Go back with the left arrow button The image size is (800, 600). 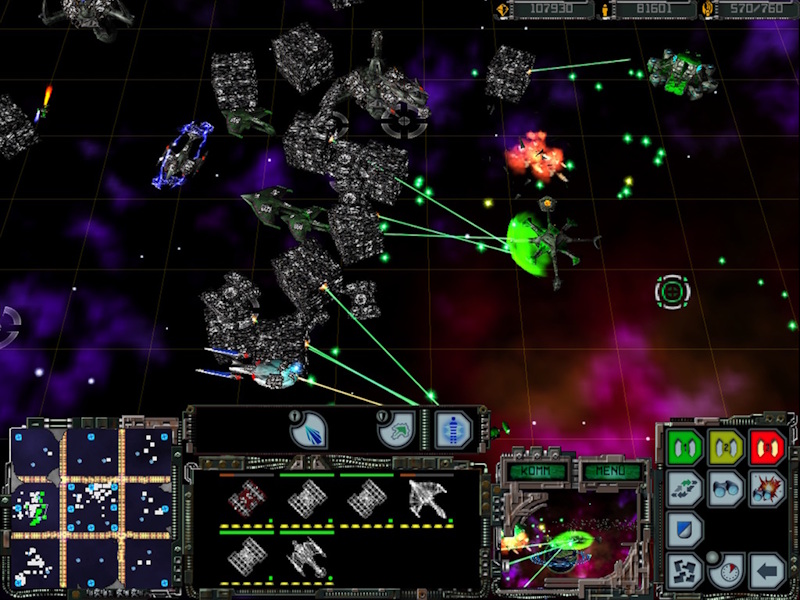[768, 571]
